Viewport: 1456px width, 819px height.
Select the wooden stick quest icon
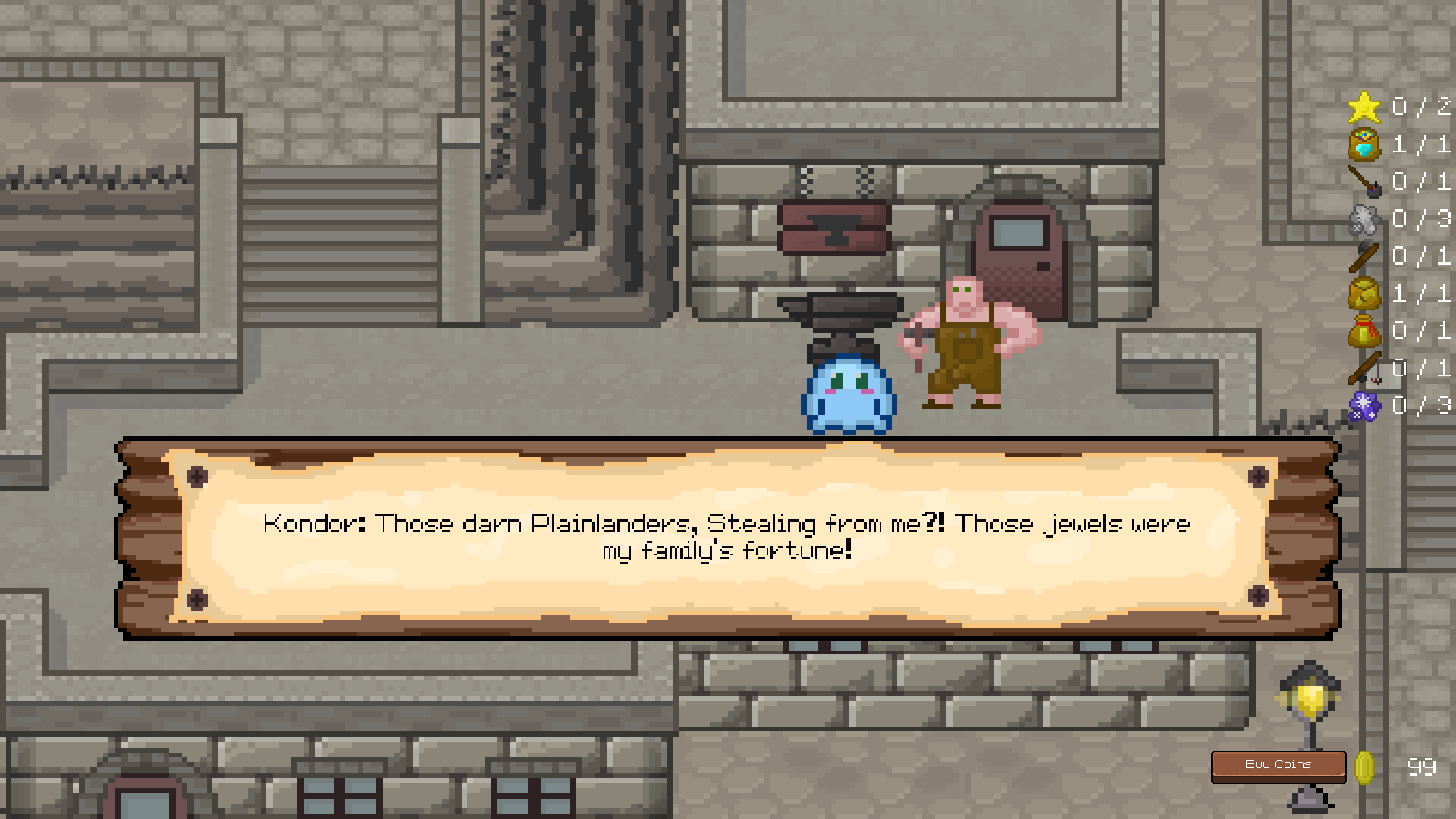(x=1365, y=256)
